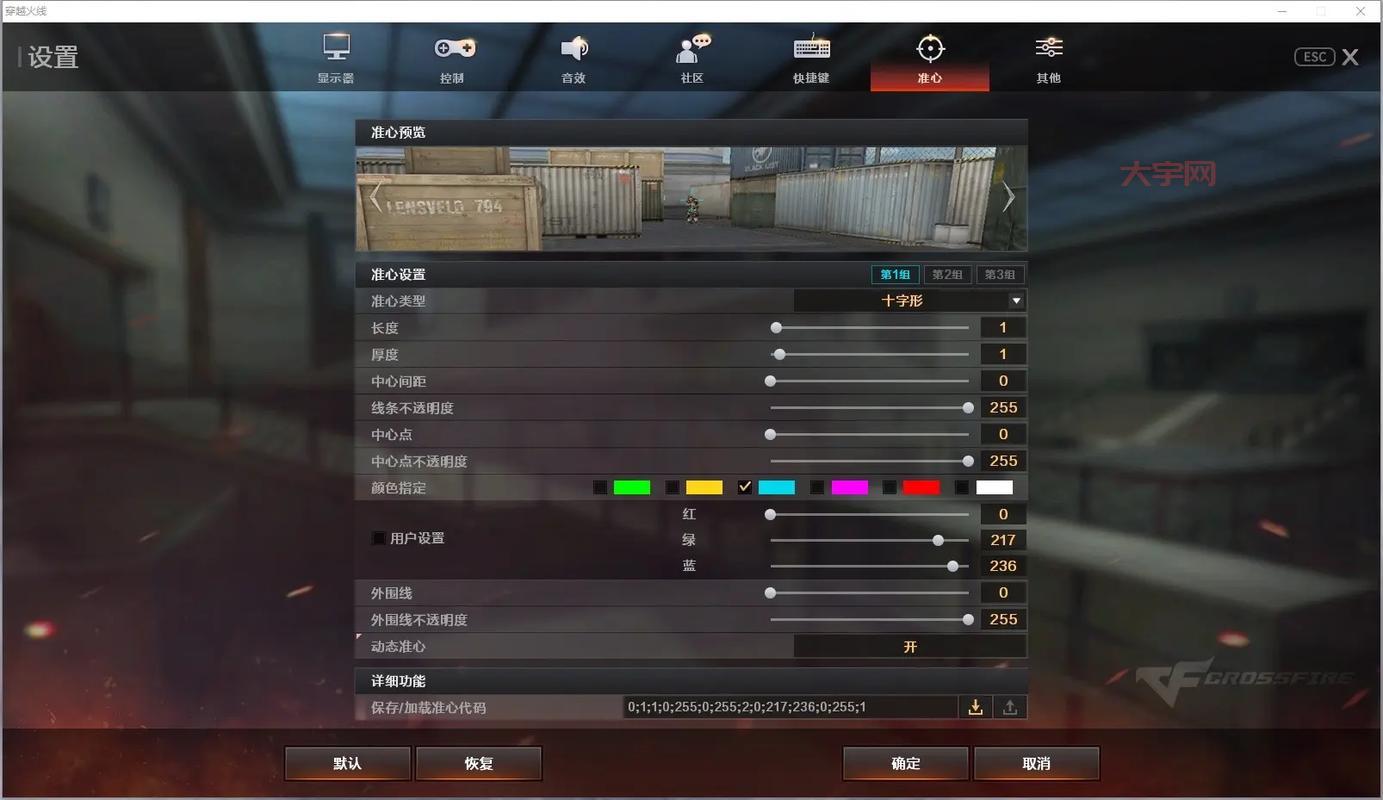Image resolution: width=1383 pixels, height=800 pixels.
Task: Switch to the 第2组 crosshair group
Action: coord(946,273)
